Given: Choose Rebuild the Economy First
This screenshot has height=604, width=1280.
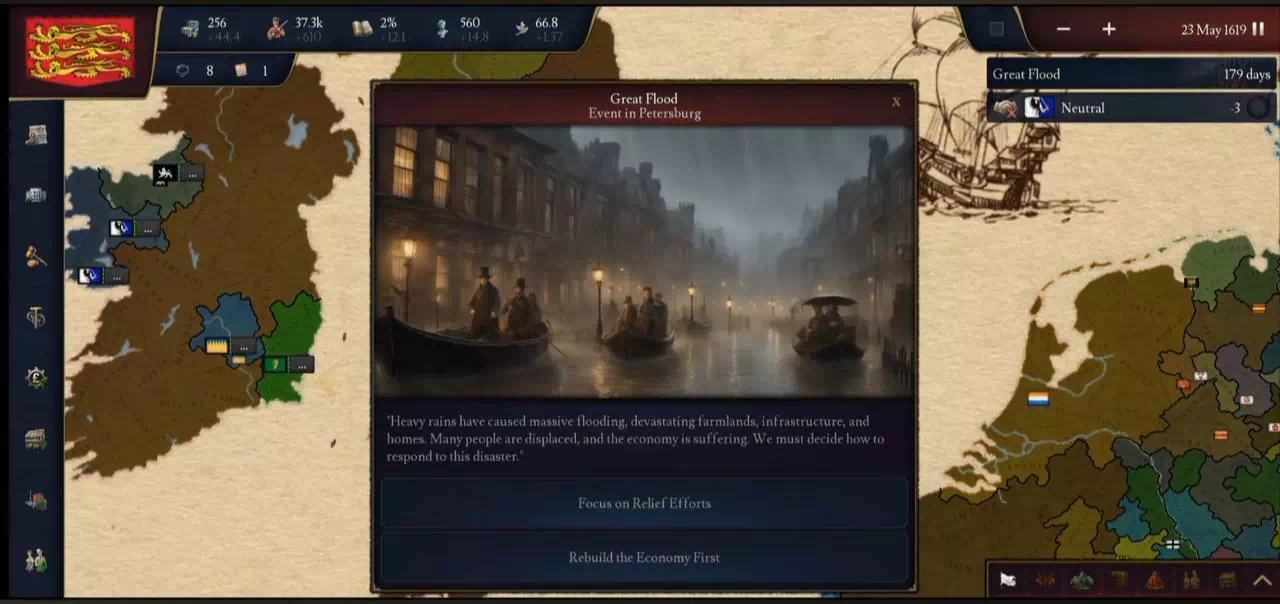Looking at the screenshot, I should 644,557.
